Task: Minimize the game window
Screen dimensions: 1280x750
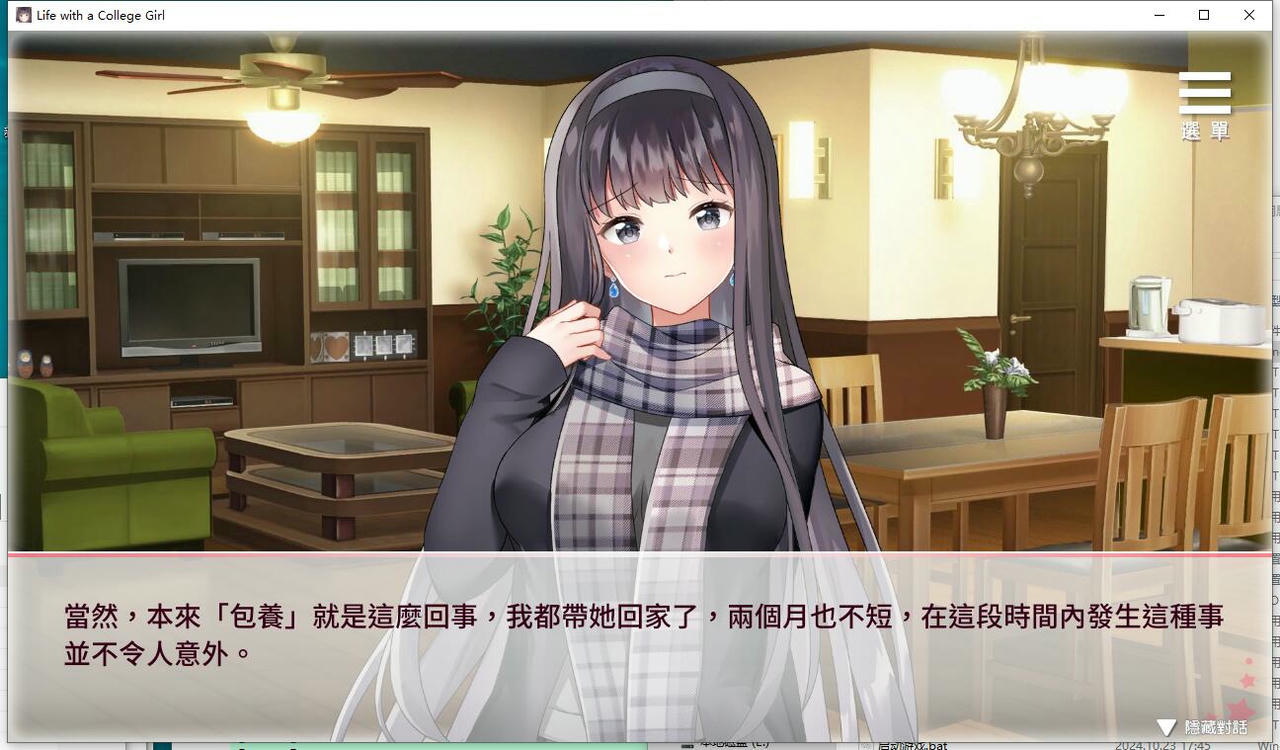Action: (1159, 15)
